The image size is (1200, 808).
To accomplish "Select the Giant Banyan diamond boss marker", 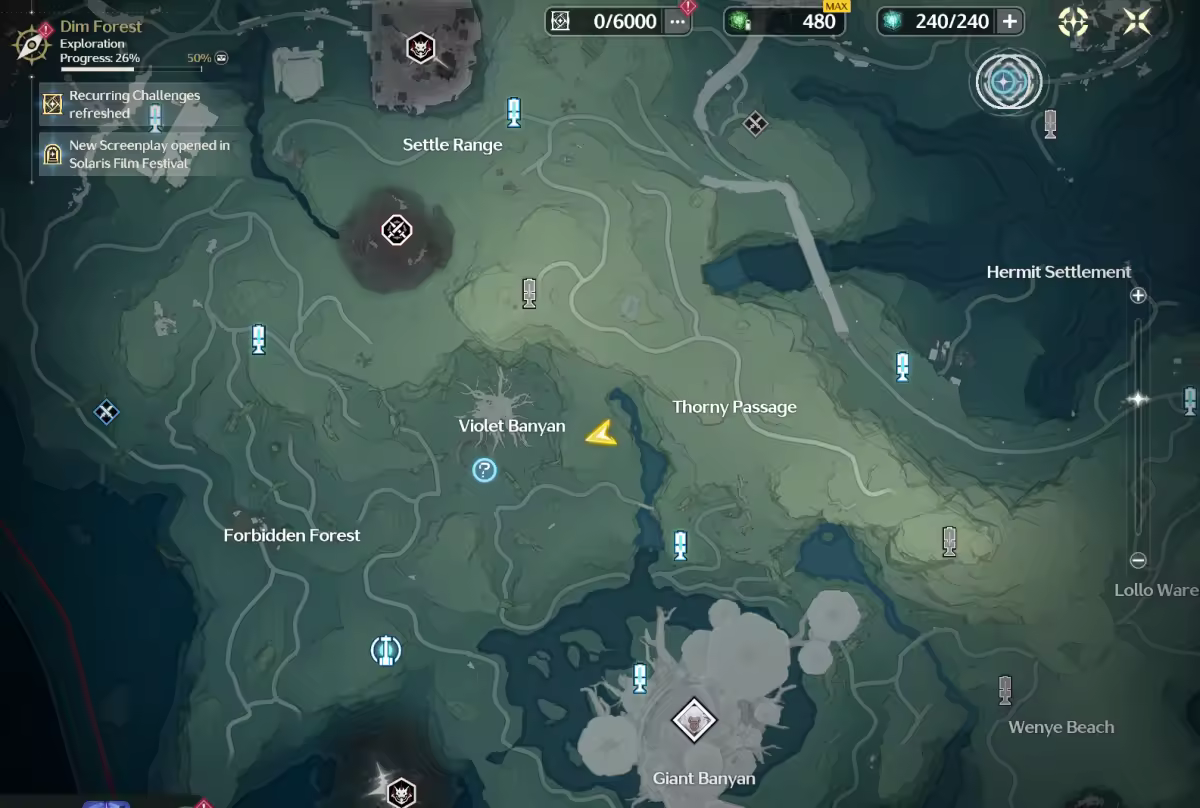I will tap(693, 720).
